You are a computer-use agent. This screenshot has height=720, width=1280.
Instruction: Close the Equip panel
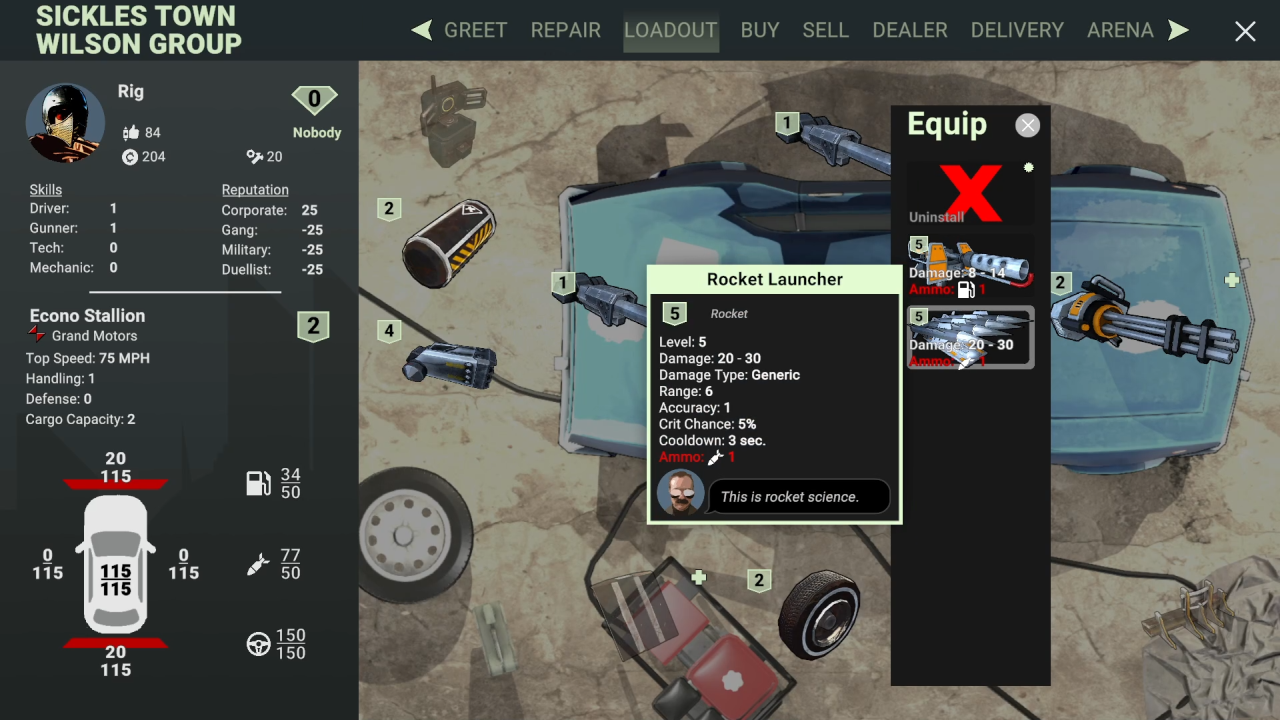[1027, 125]
